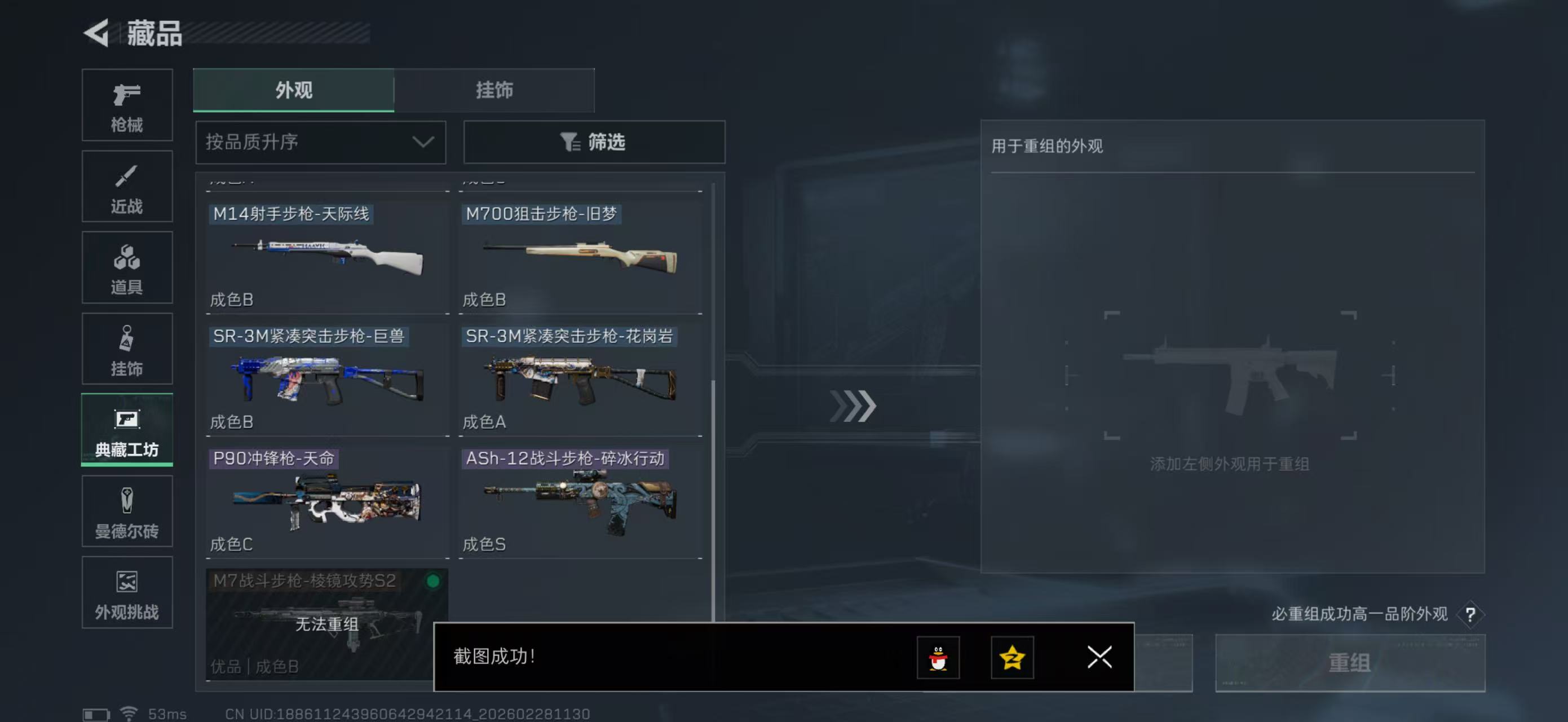The height and width of the screenshot is (722, 1568).
Task: Open the 外观挑战 appearance challenge section
Action: click(127, 592)
